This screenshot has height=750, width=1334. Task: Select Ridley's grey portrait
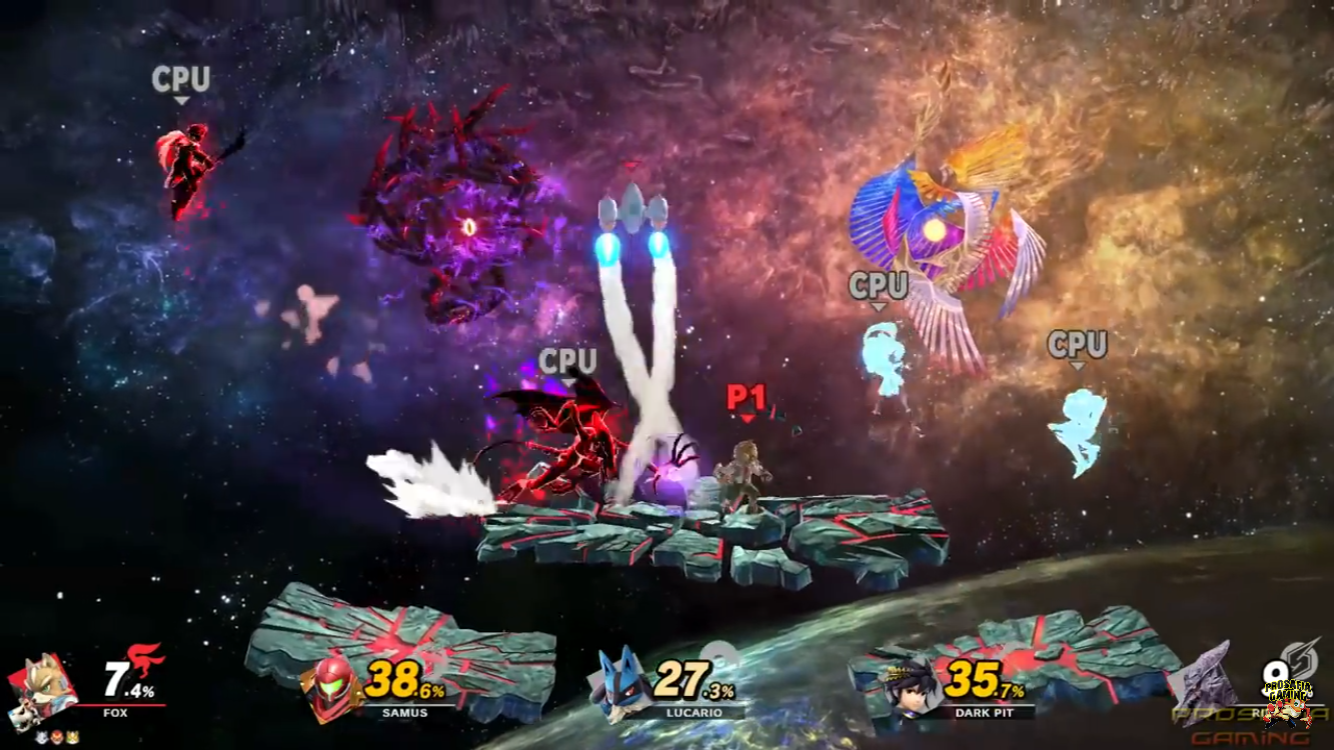pyautogui.click(x=1207, y=678)
